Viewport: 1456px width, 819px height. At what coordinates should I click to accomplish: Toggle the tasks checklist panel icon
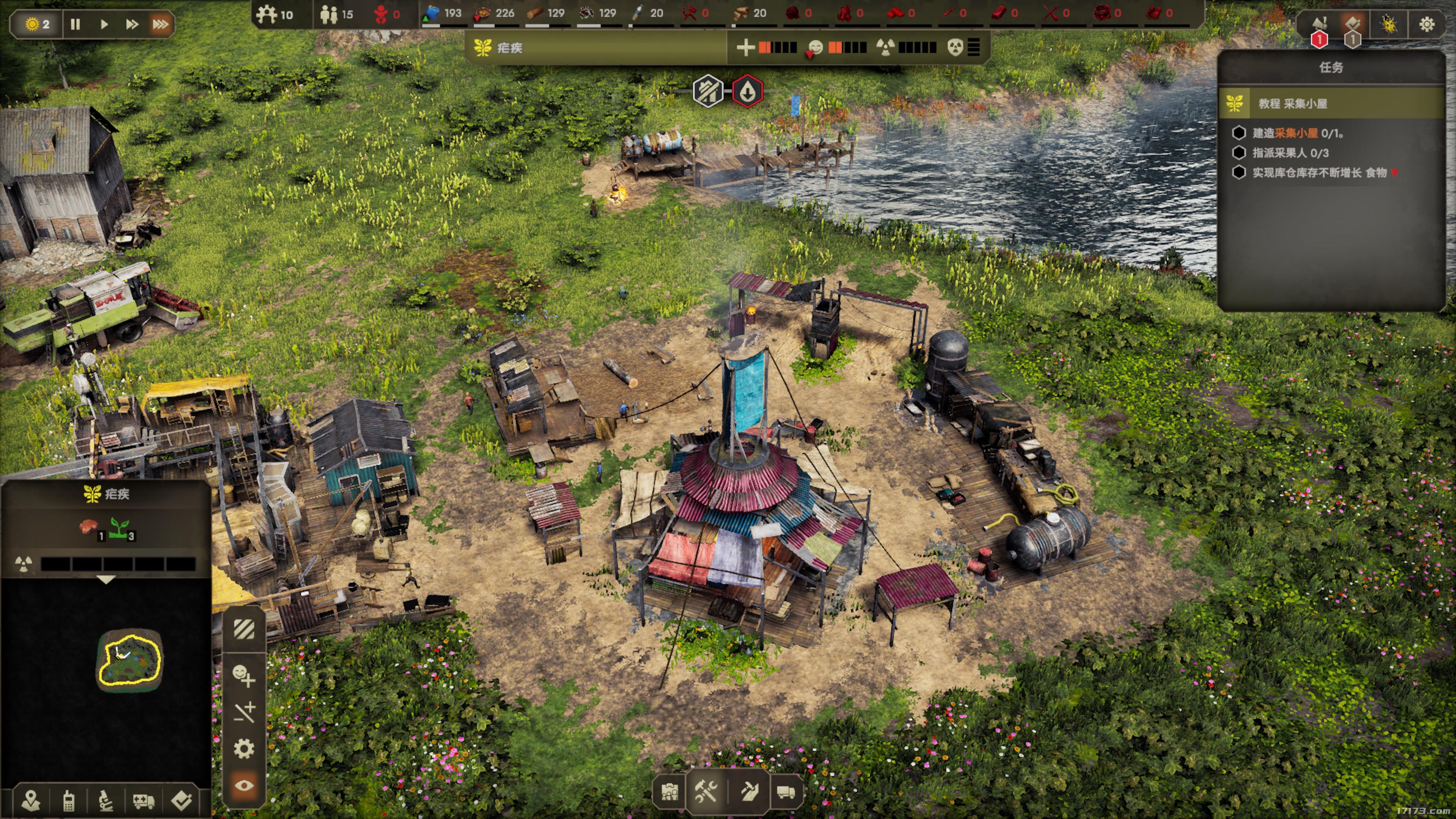click(1353, 24)
